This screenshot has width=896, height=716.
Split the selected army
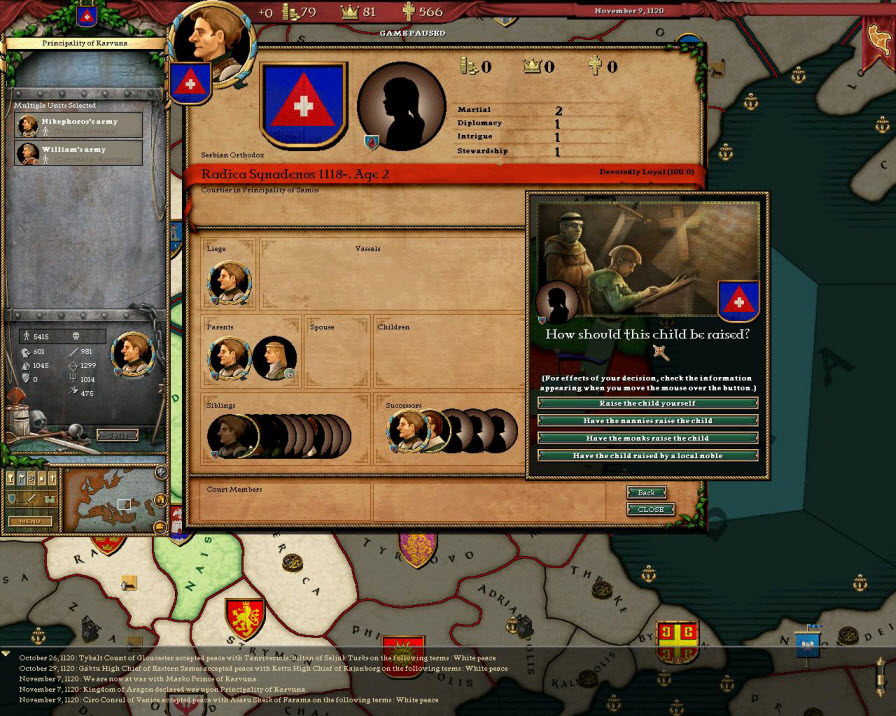click(x=117, y=434)
